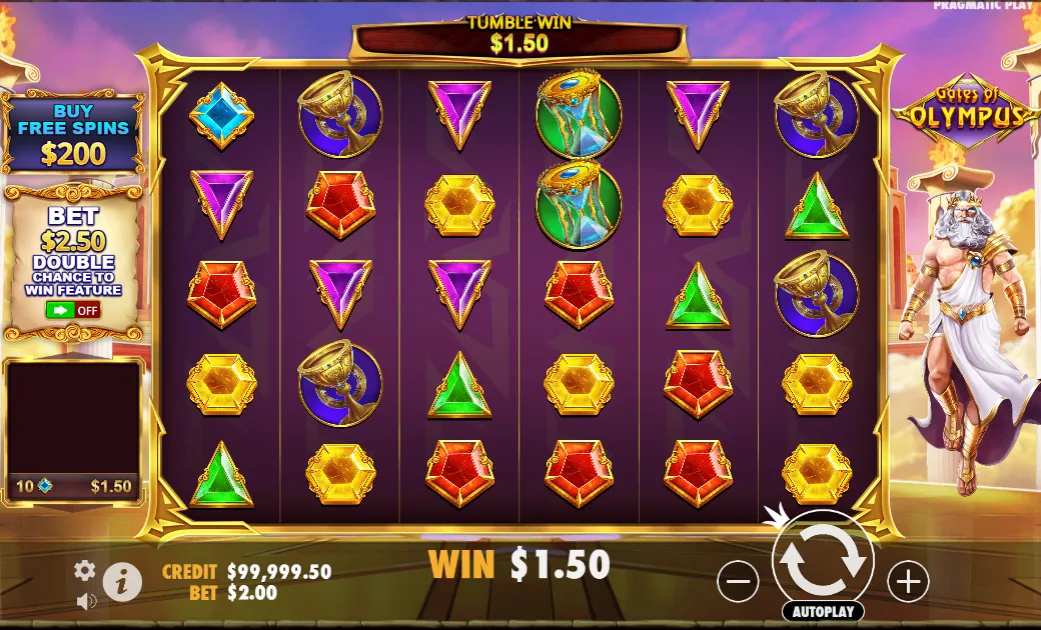Open the settings gear menu

pos(85,570)
